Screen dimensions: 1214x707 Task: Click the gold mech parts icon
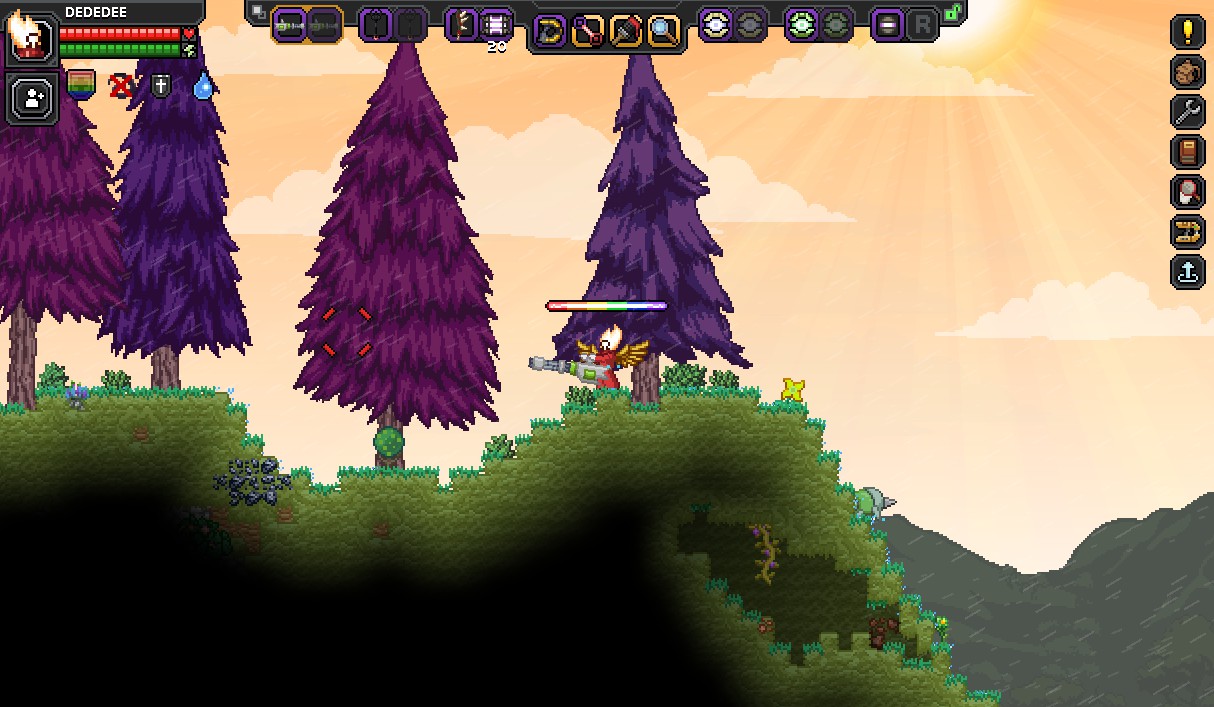(1187, 231)
